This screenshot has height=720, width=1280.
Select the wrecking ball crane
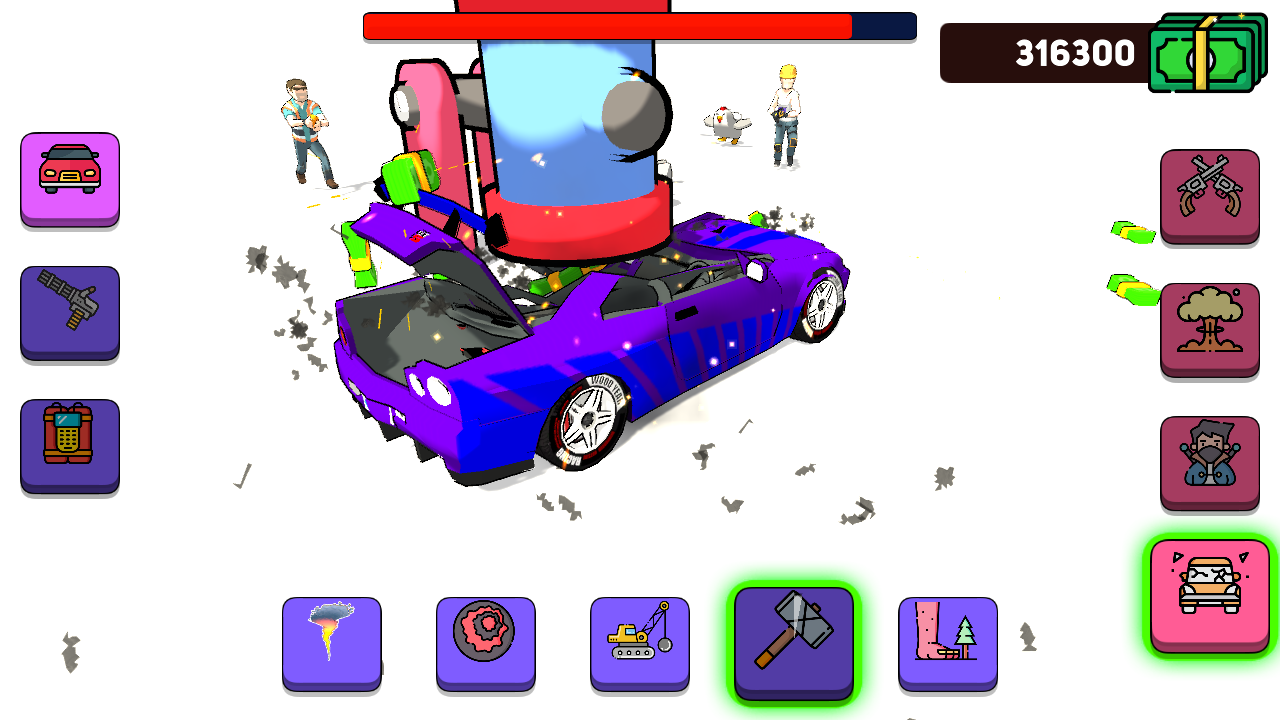point(640,642)
